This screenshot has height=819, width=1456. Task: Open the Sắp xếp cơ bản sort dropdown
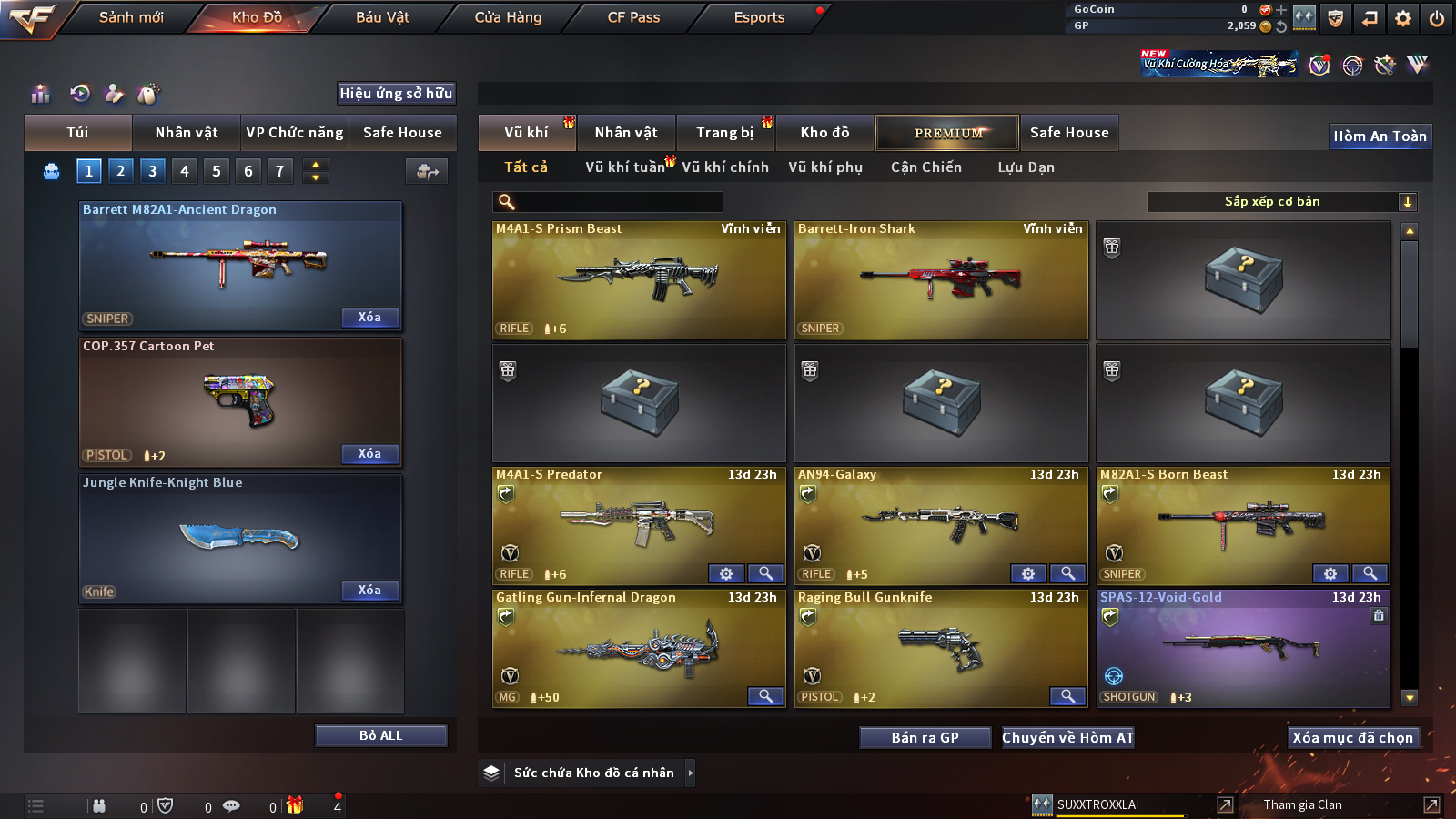point(1281,202)
